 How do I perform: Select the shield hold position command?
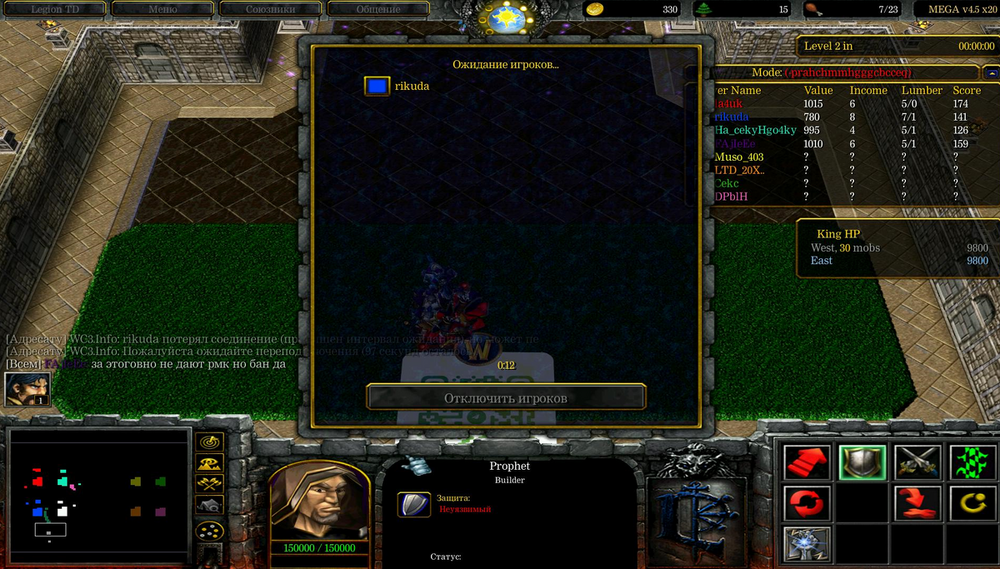[x=862, y=461]
